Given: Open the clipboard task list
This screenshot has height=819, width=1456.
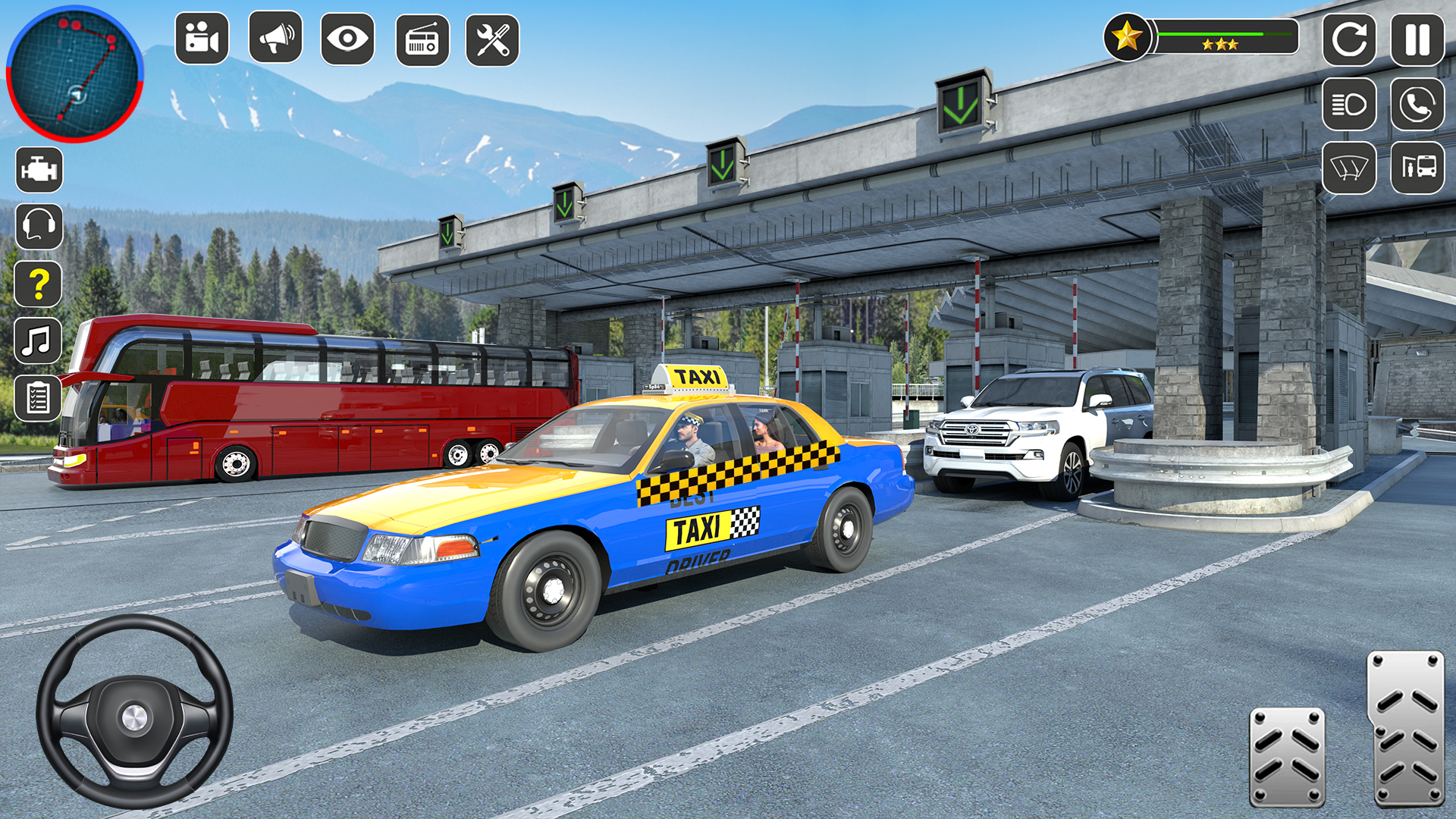Looking at the screenshot, I should click(x=38, y=397).
